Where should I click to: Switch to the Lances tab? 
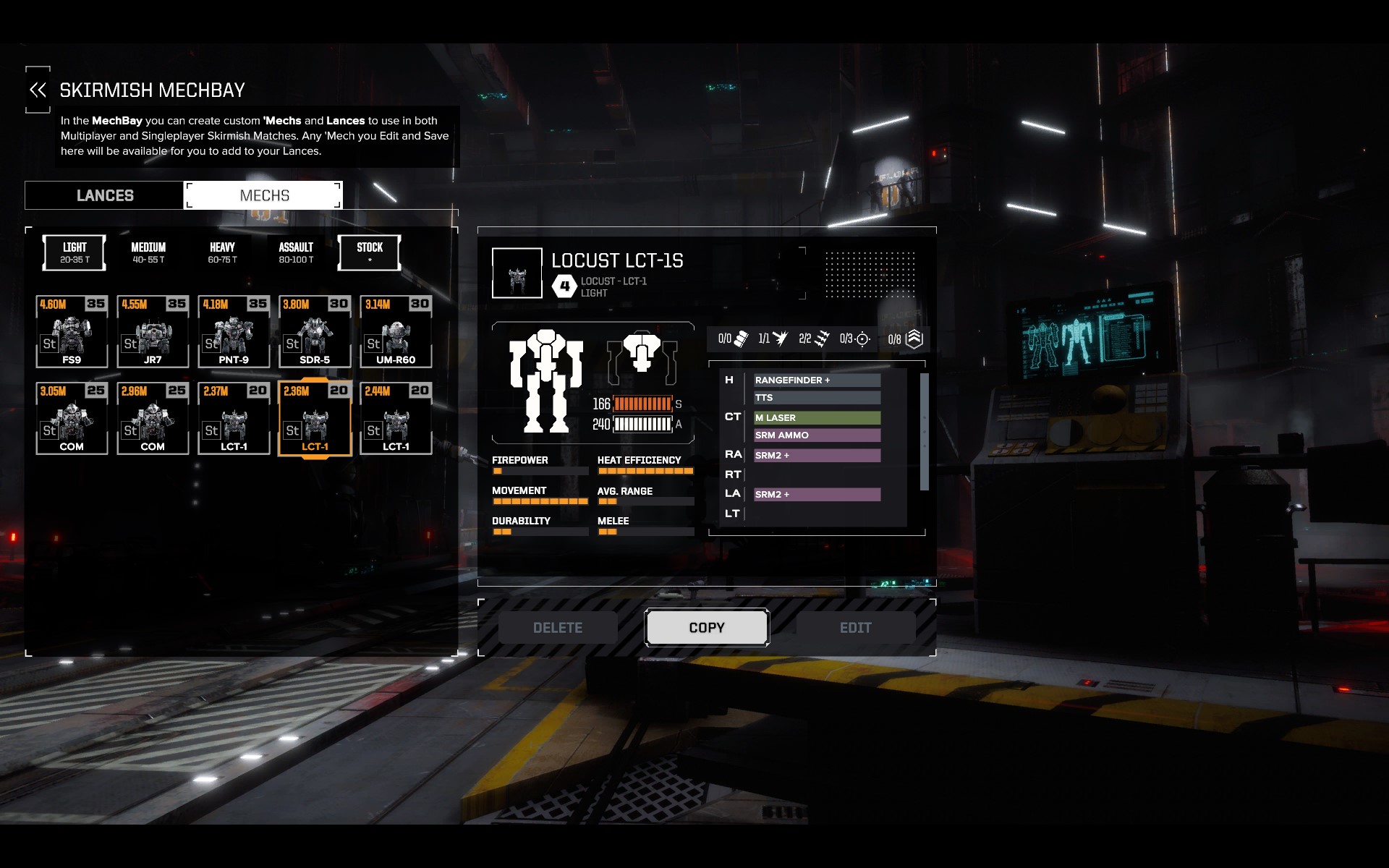point(105,195)
